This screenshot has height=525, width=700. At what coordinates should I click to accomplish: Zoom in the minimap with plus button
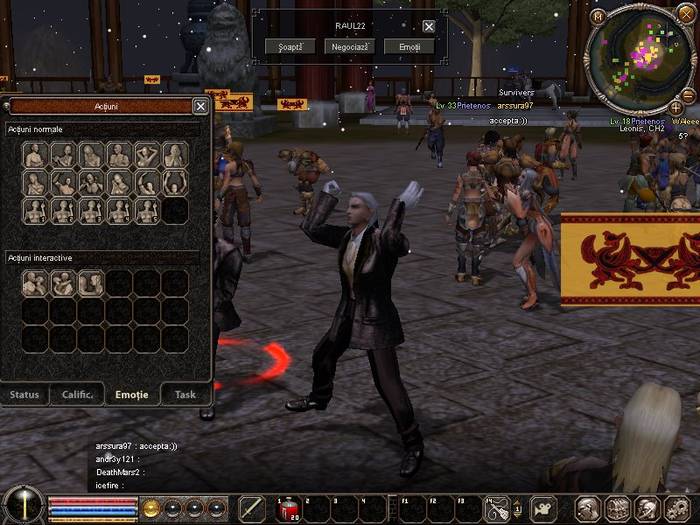[x=676, y=106]
